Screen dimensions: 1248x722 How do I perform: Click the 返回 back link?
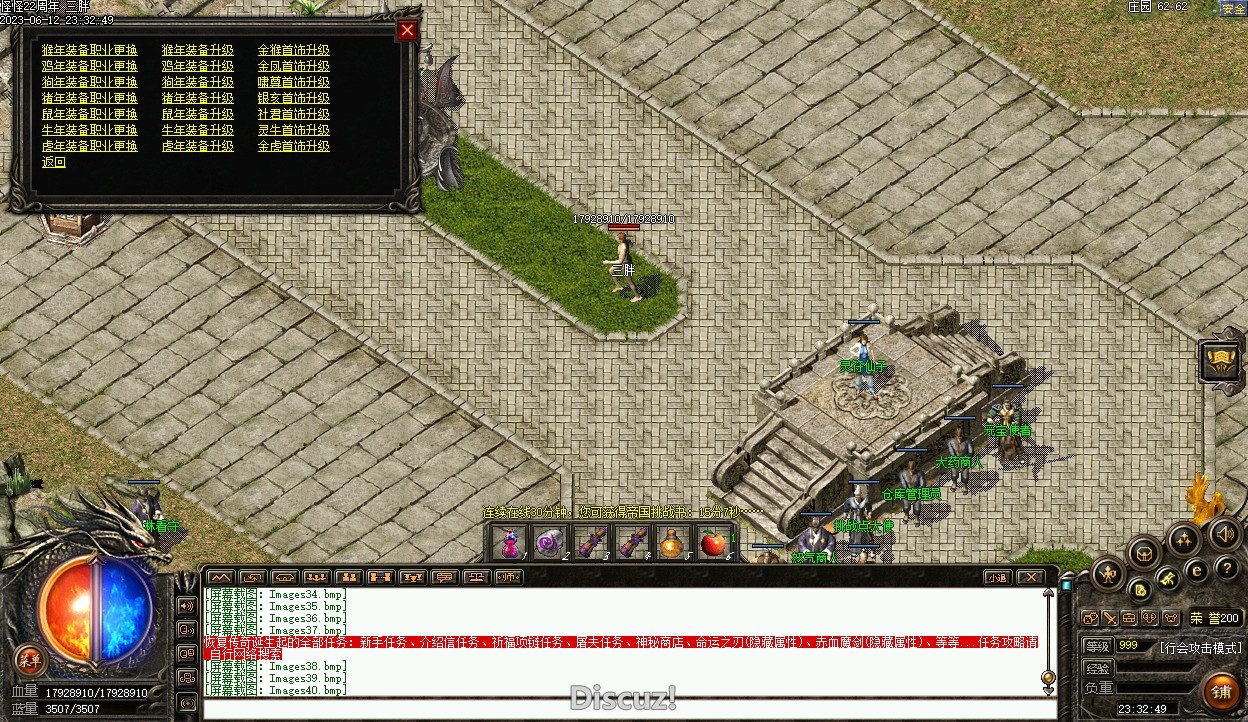54,162
